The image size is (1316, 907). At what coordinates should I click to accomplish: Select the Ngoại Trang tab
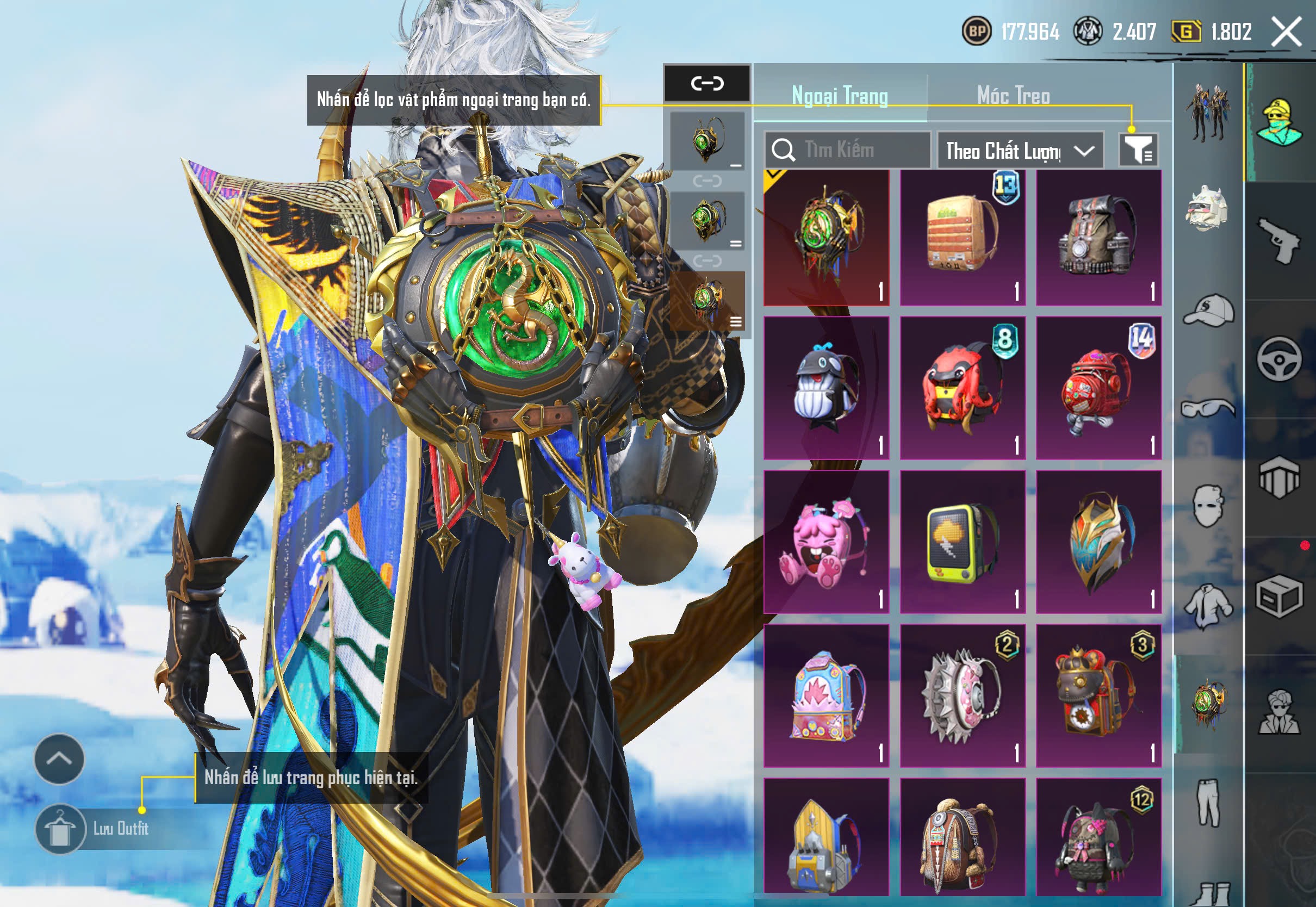(x=839, y=96)
